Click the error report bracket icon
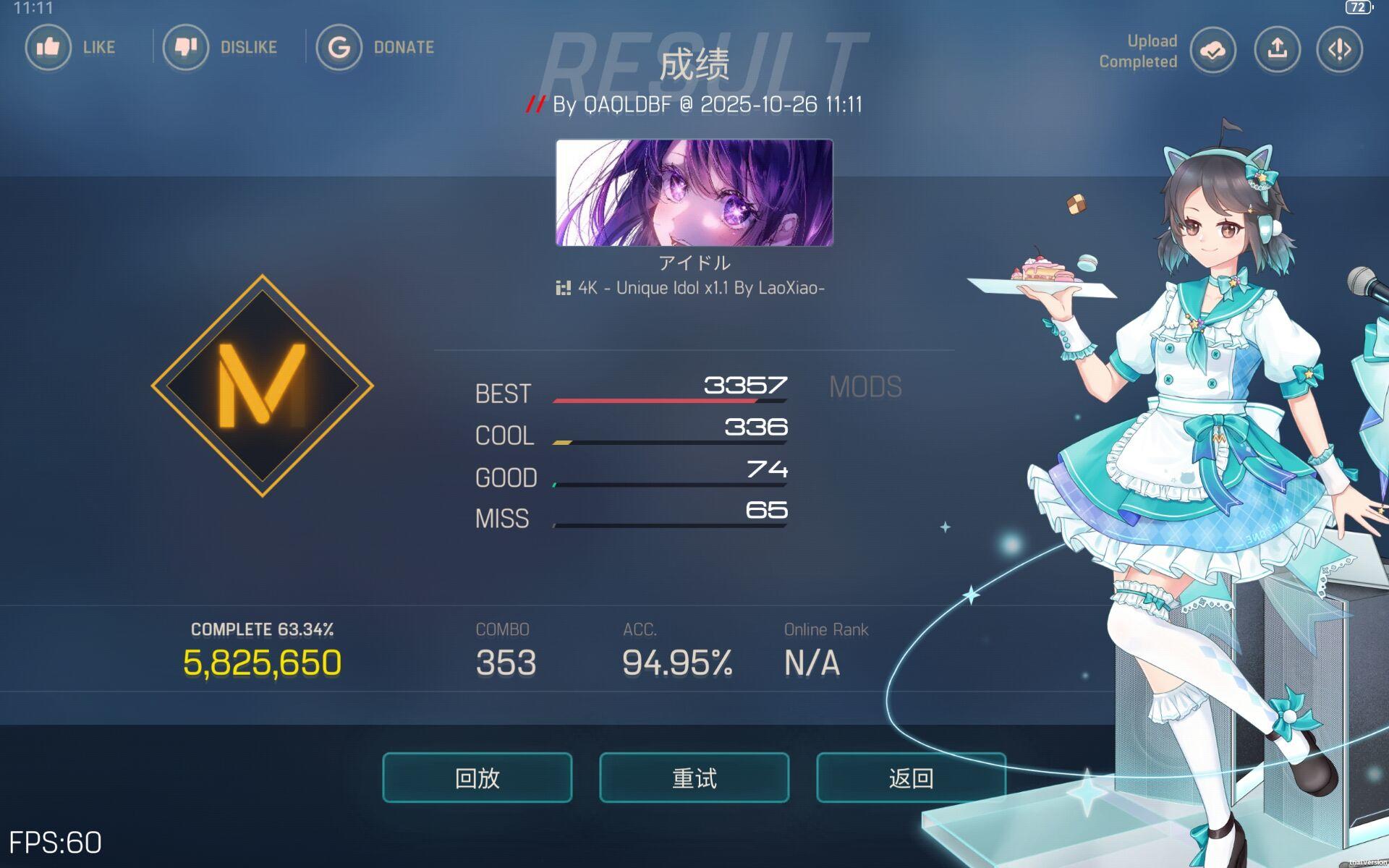1389x868 pixels. 1338,50
